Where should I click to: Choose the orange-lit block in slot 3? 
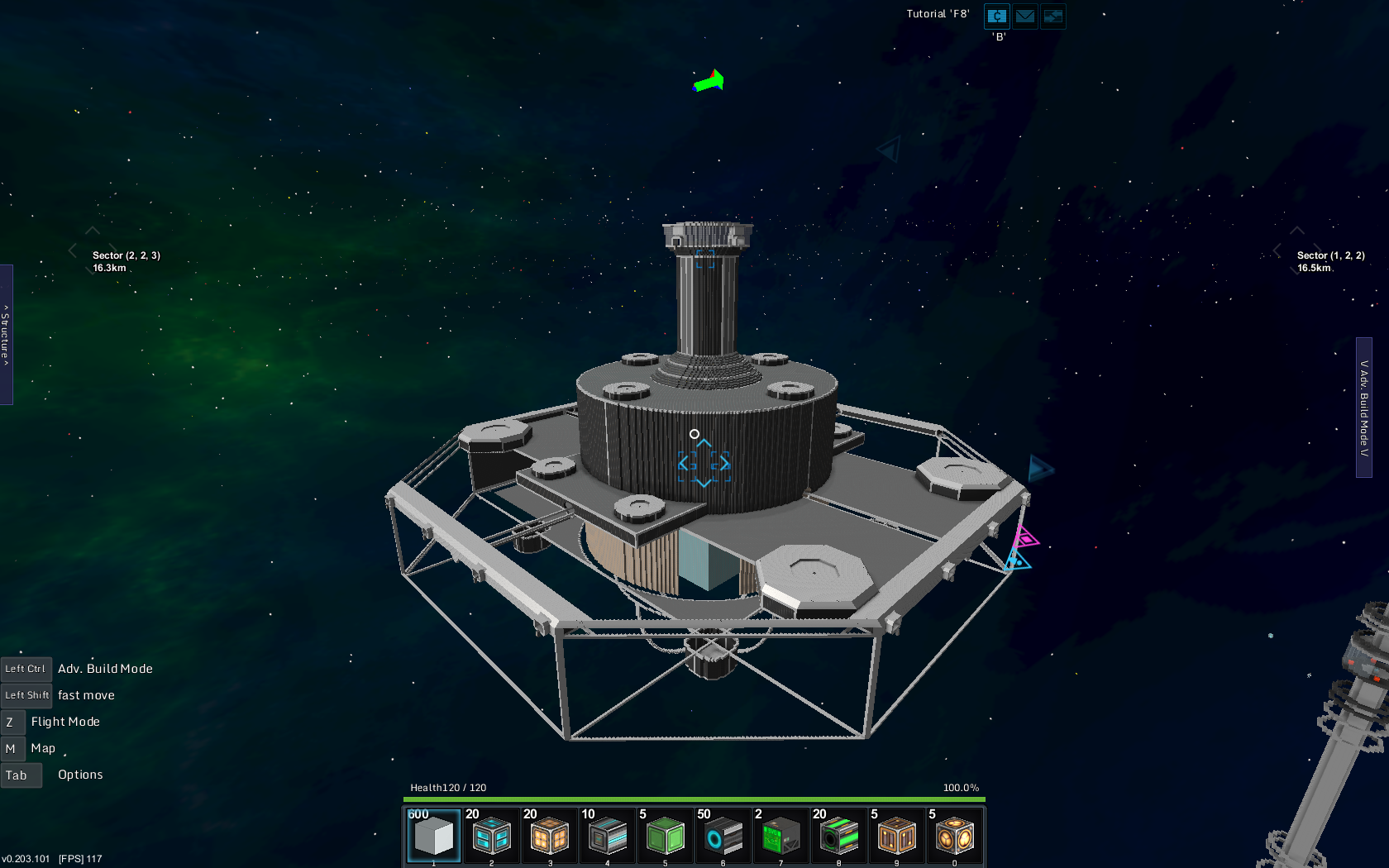tap(549, 837)
